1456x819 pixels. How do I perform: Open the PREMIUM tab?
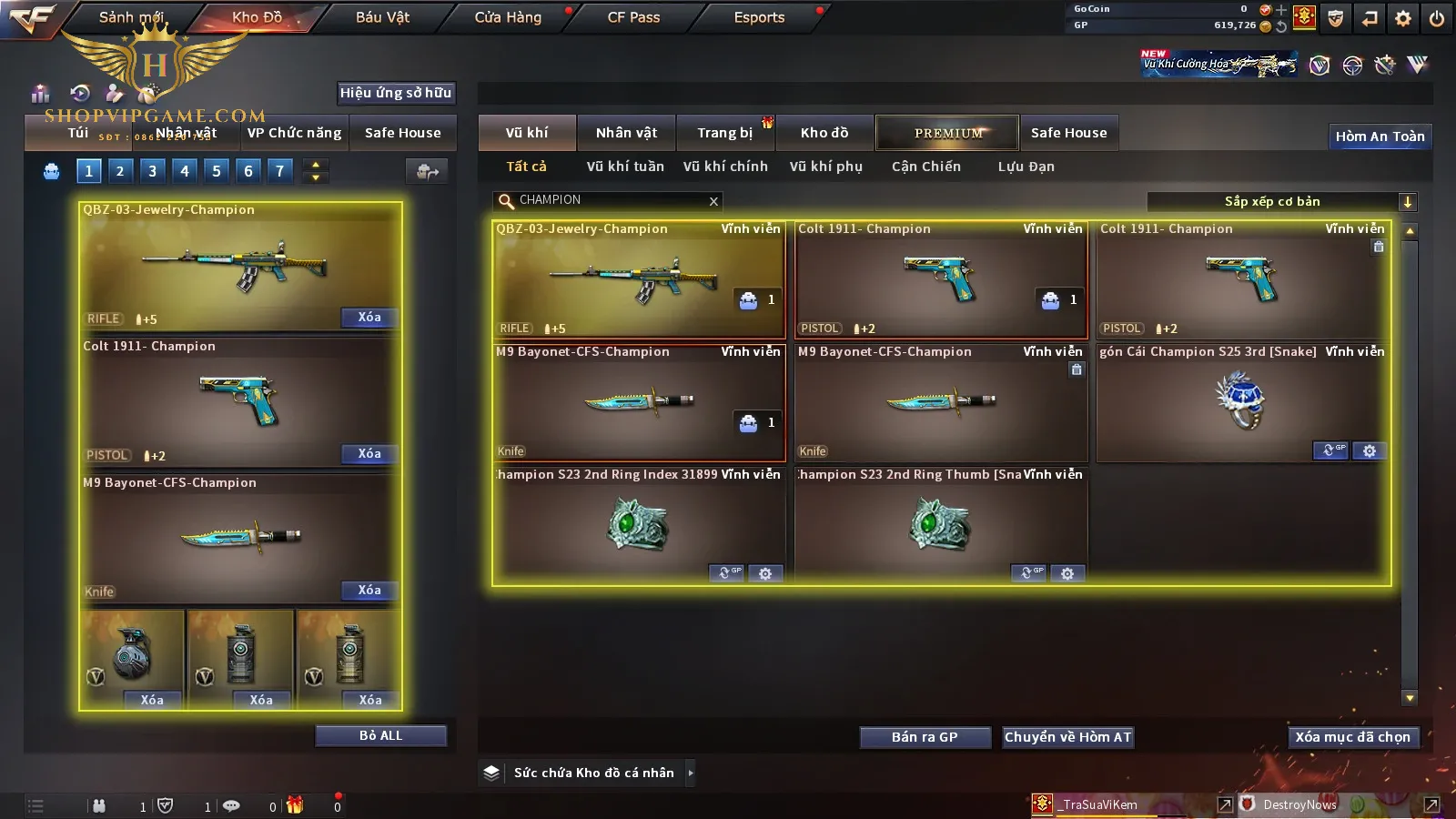click(948, 133)
